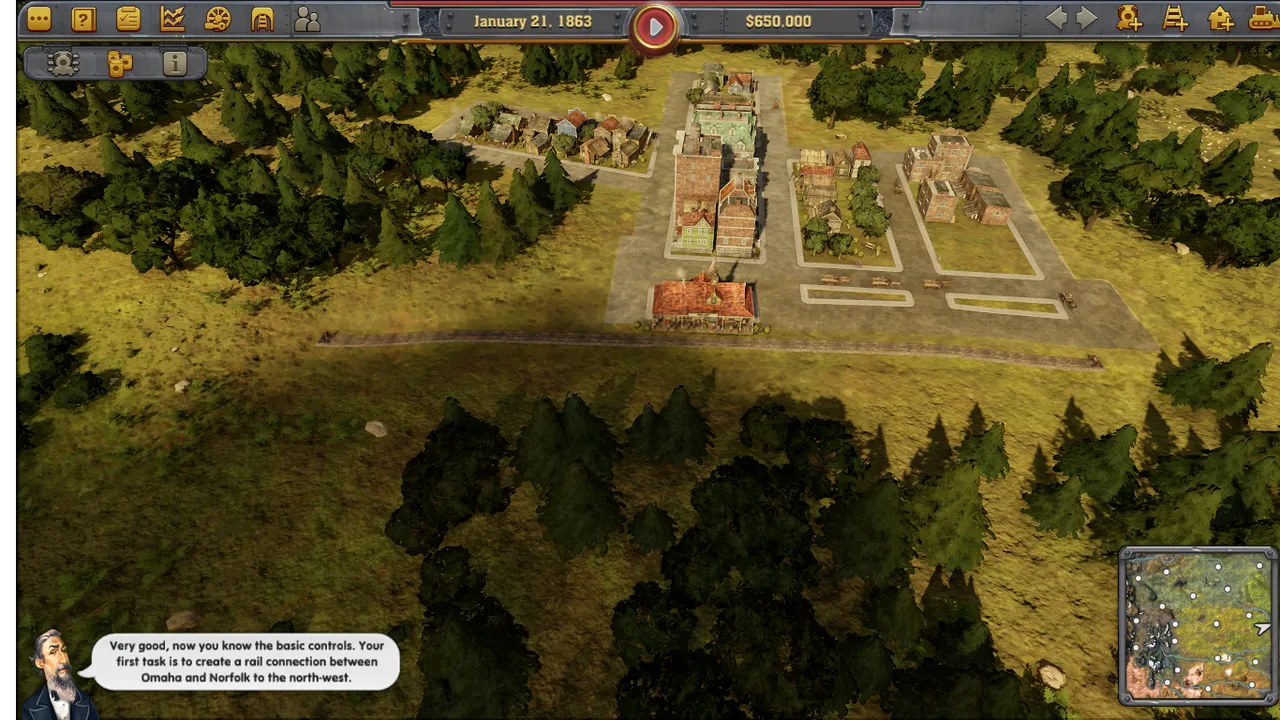Activate the bulldozer demolish tool

pyautogui.click(x=1264, y=18)
